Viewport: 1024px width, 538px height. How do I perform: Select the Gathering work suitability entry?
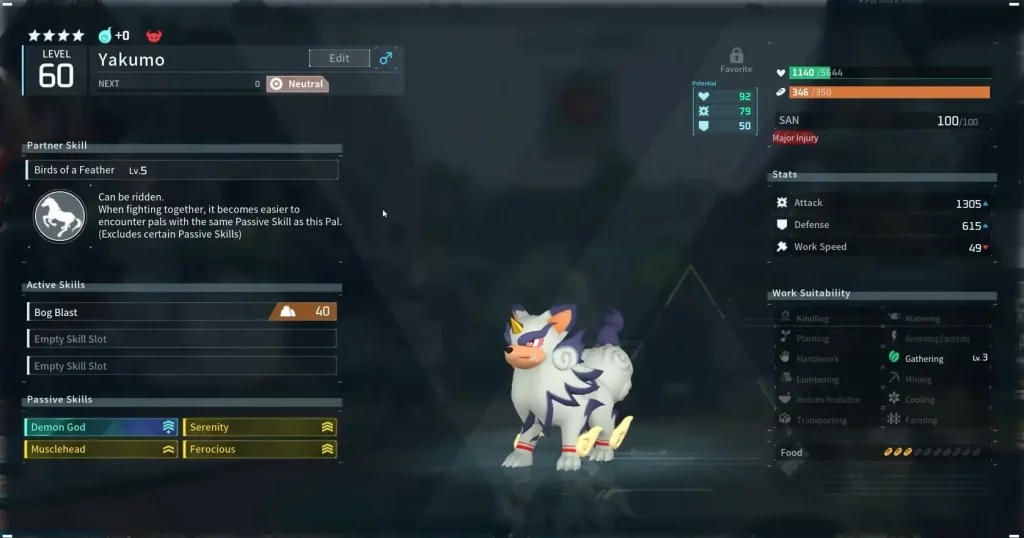pyautogui.click(x=924, y=358)
